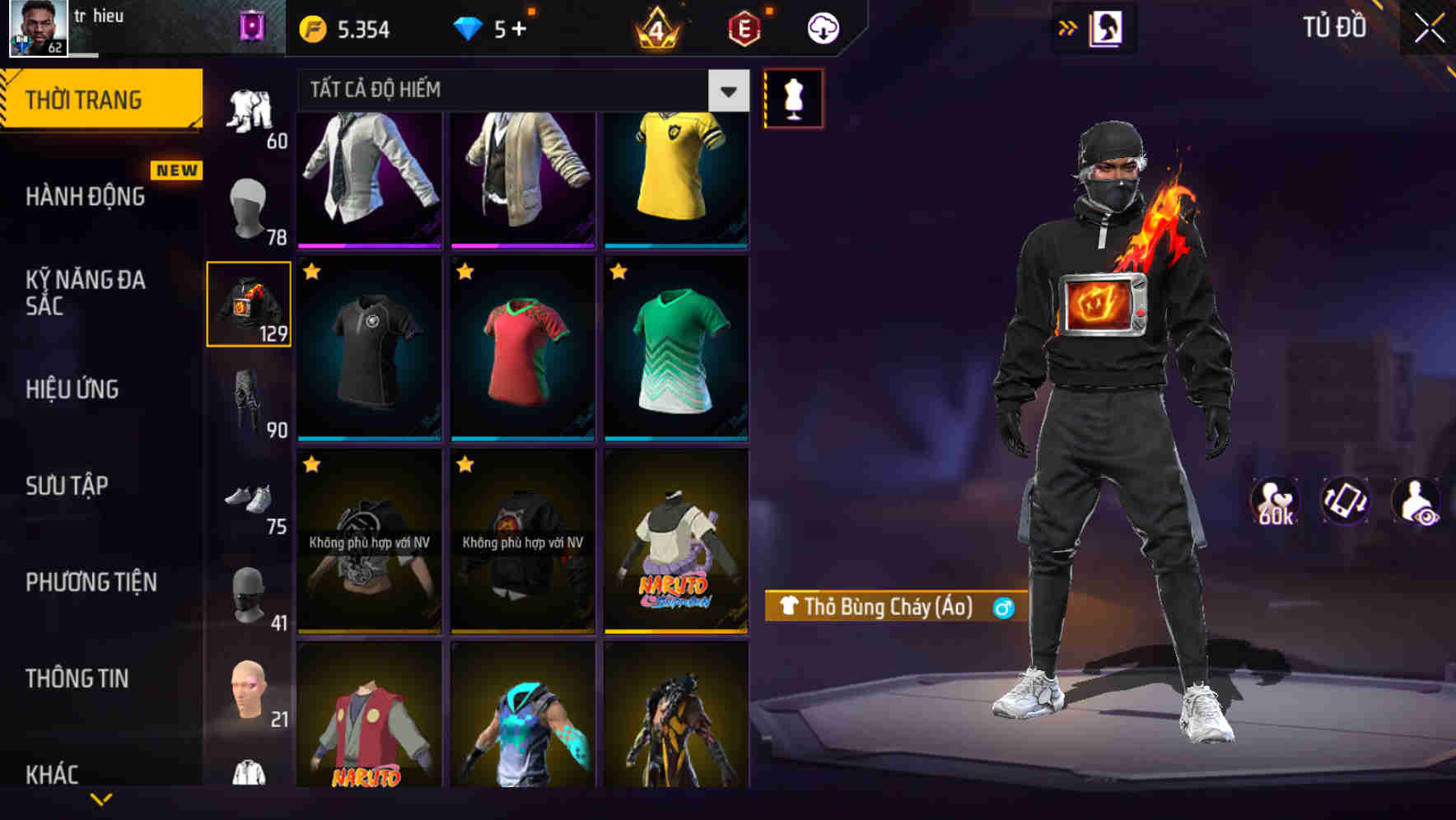The width and height of the screenshot is (1456, 820).
Task: Select the Naruto Shippuden outfit thumbnail
Action: [676, 539]
